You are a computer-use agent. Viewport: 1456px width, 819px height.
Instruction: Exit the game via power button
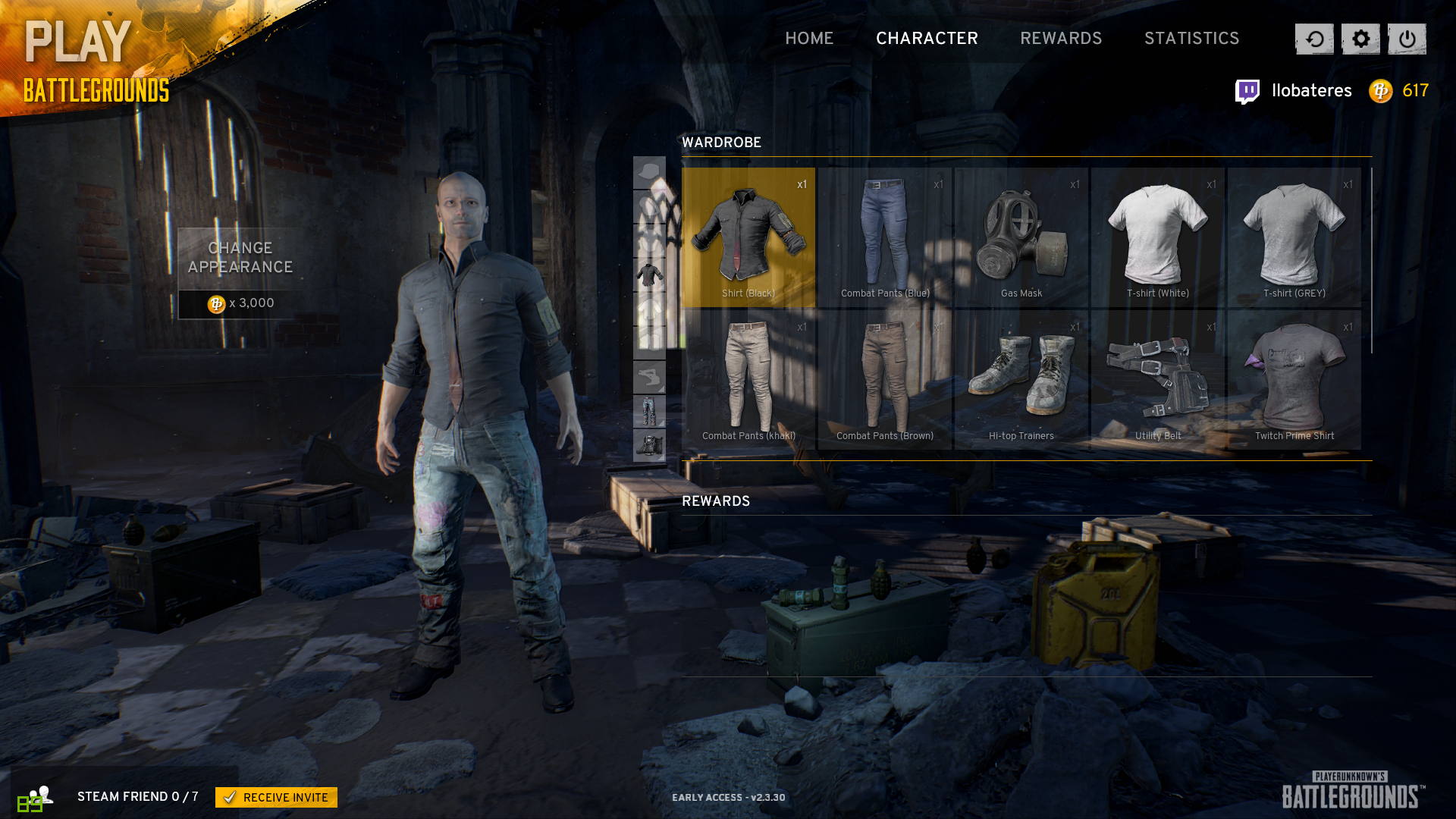[1407, 39]
